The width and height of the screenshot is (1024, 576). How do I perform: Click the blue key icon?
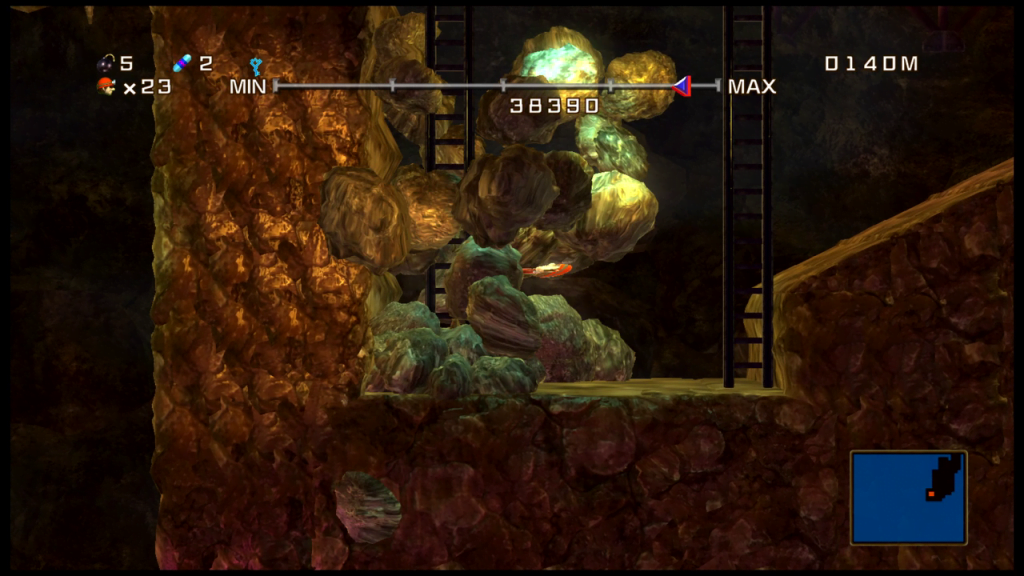pos(256,66)
